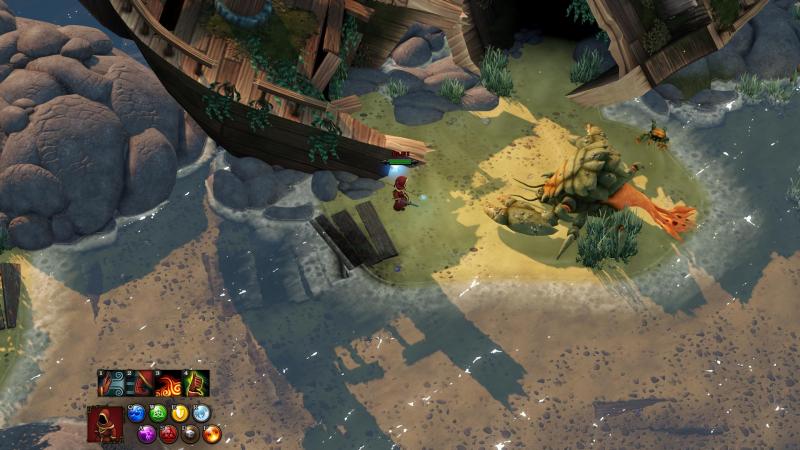
Task: Choose the green Life element orb
Action: click(x=158, y=413)
